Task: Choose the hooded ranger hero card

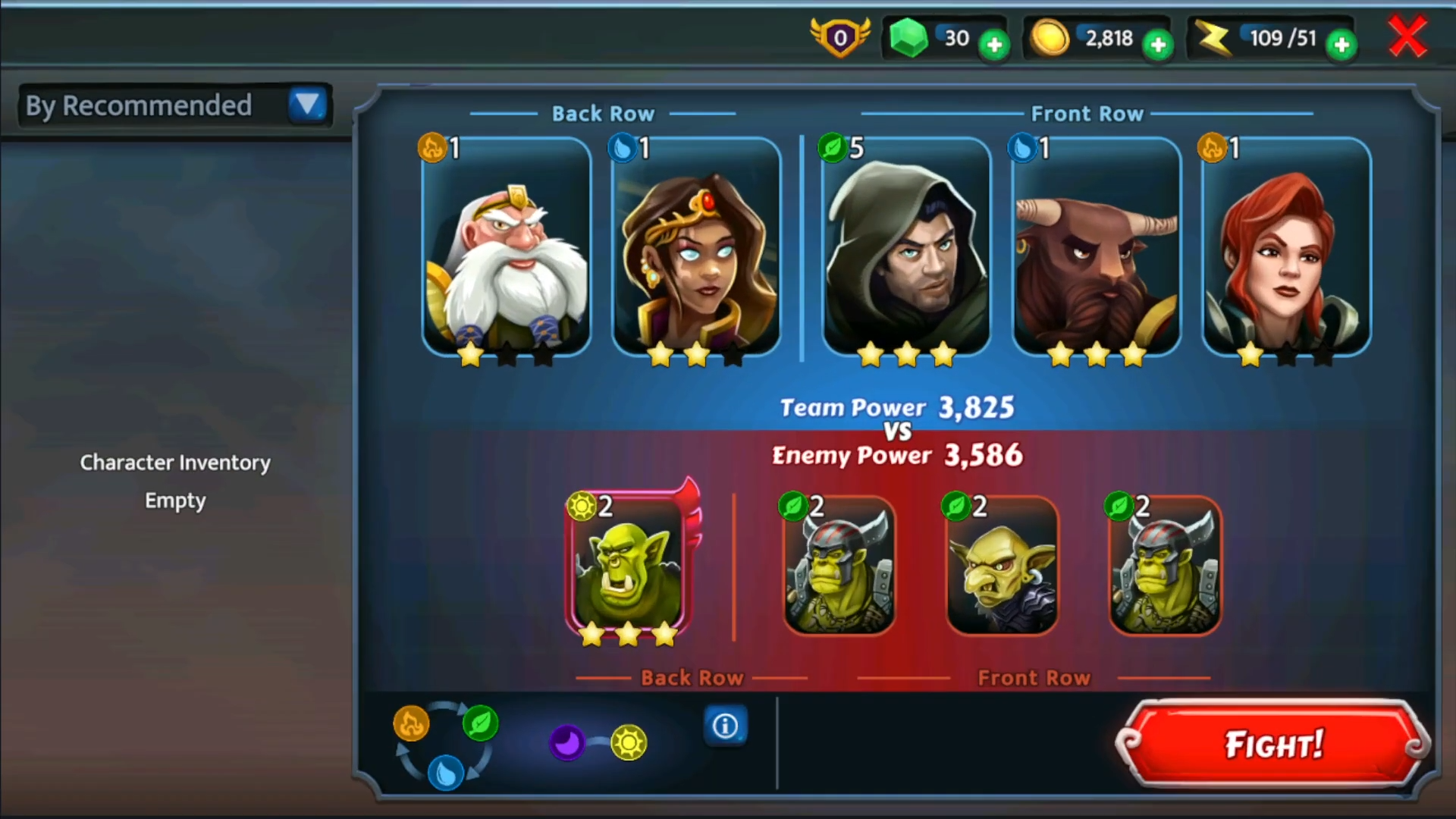Action: tap(906, 246)
